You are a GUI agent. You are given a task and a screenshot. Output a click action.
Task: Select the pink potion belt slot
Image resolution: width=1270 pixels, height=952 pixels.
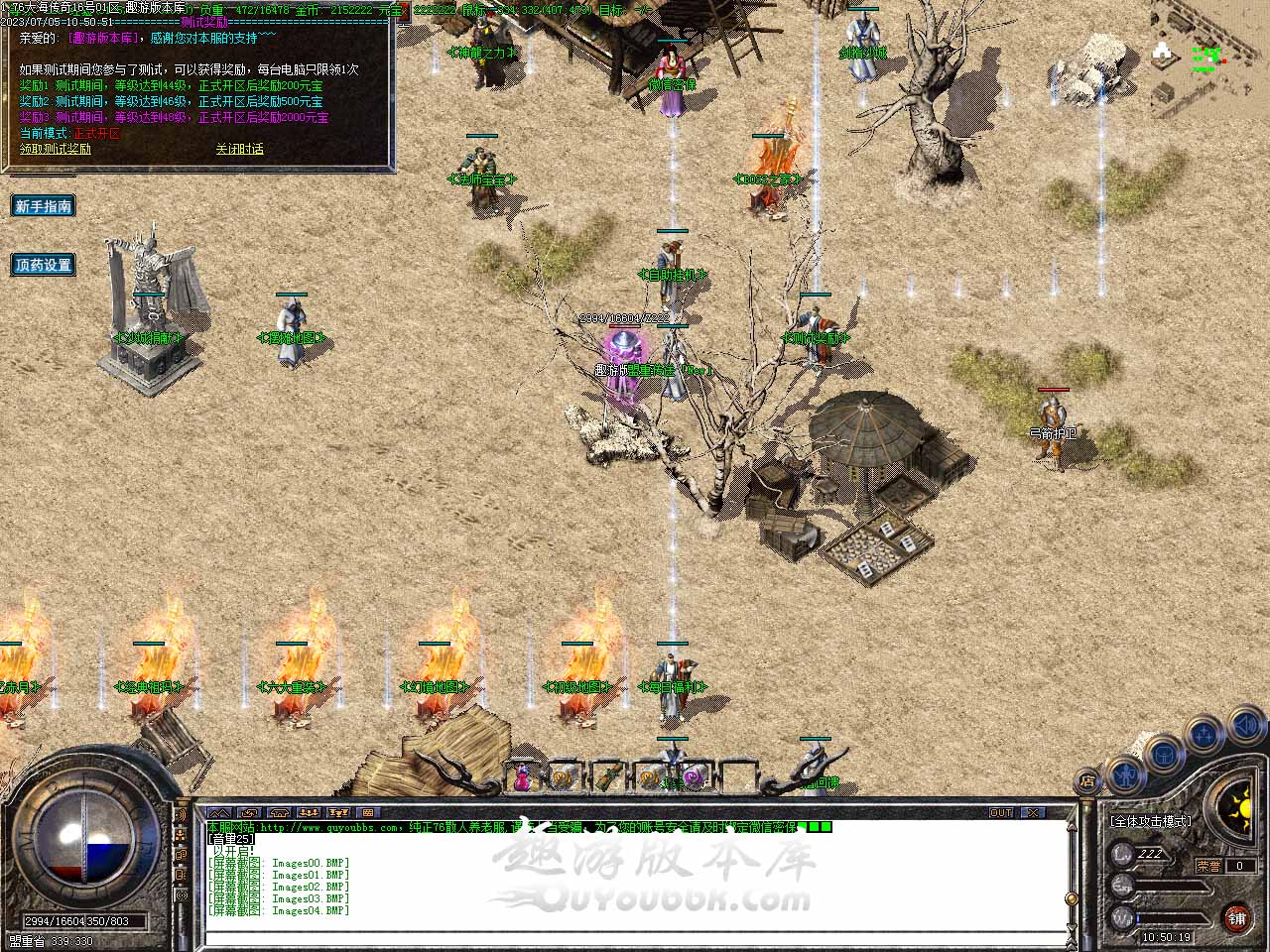(522, 777)
